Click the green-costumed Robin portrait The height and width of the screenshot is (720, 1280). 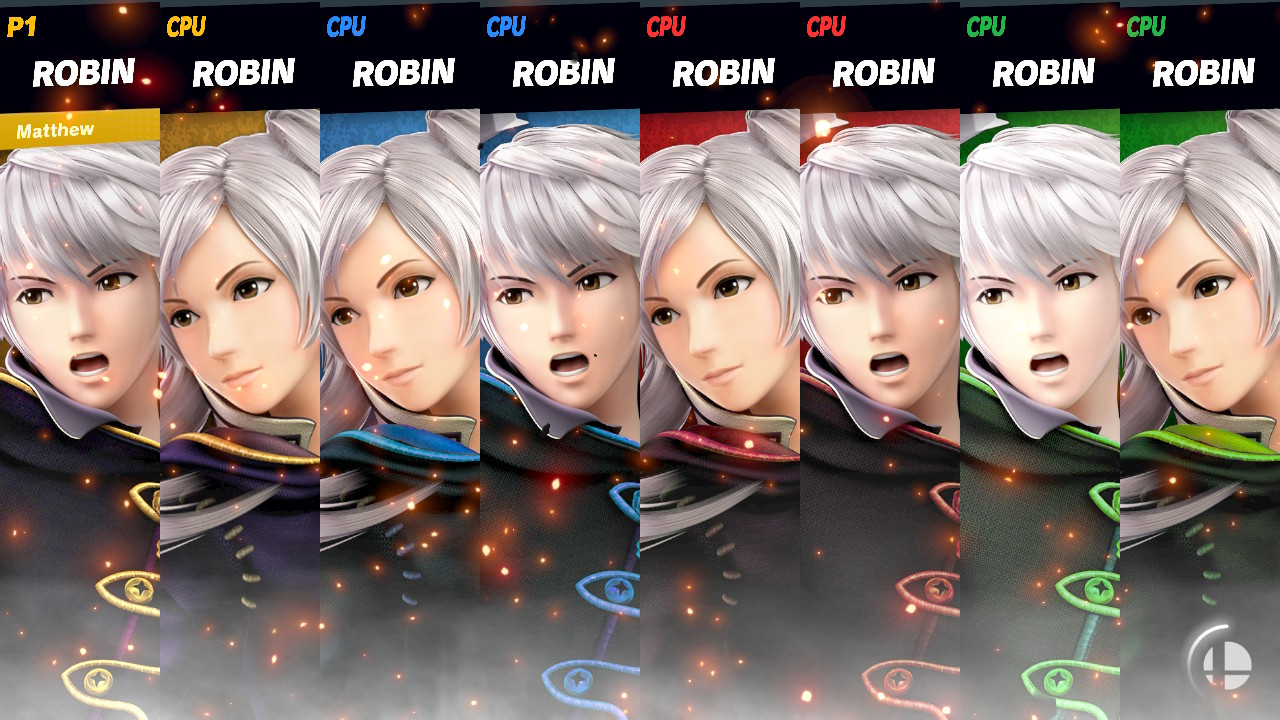(x=1040, y=350)
